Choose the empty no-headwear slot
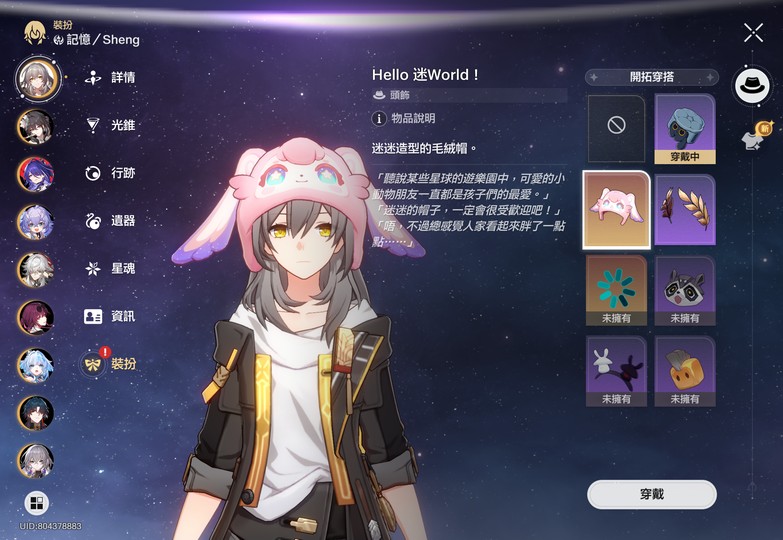Viewport: 783px width, 540px height. tap(617, 128)
